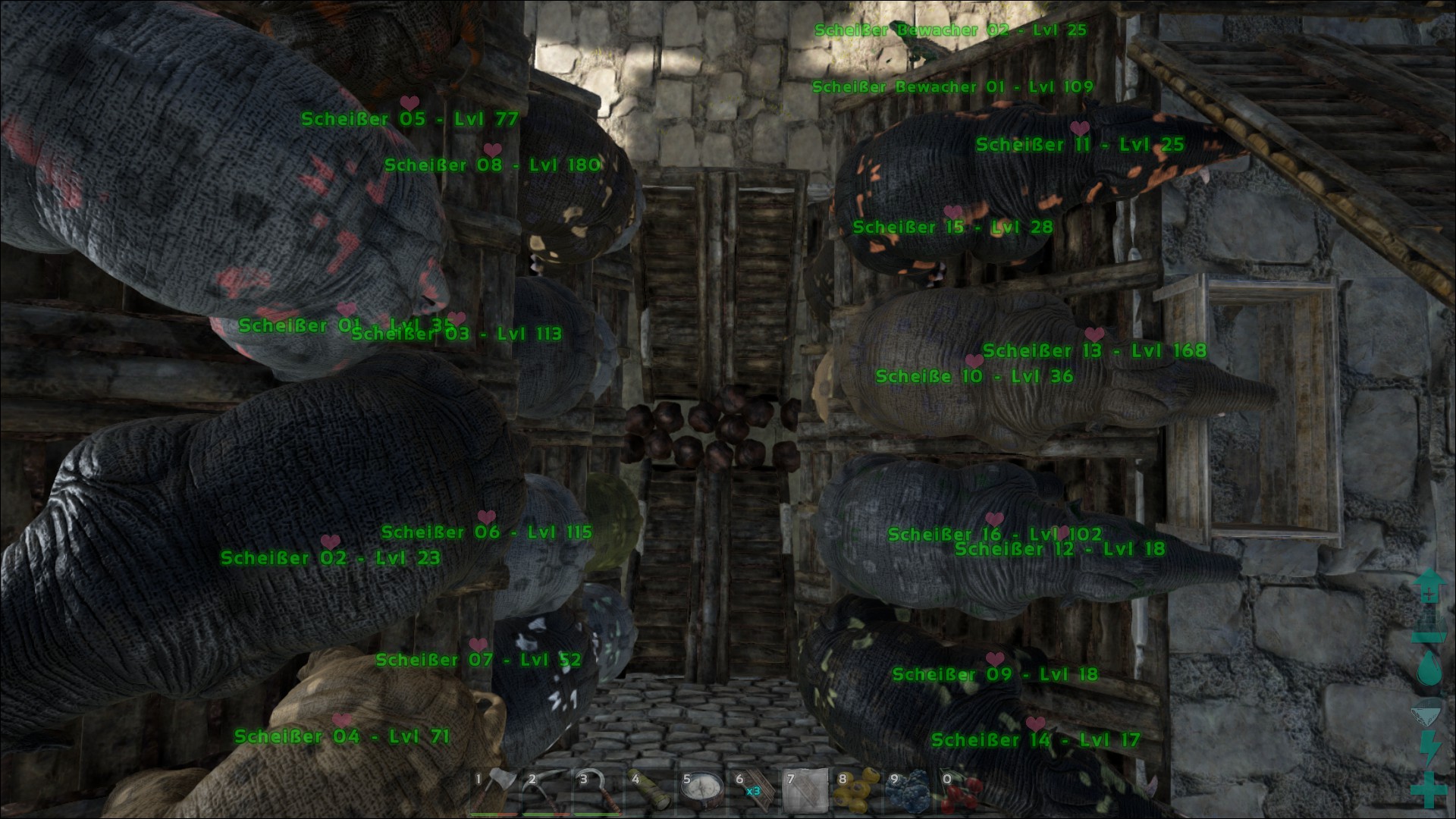
Task: Use the red Tintoberries in slot 0
Action: [959, 789]
